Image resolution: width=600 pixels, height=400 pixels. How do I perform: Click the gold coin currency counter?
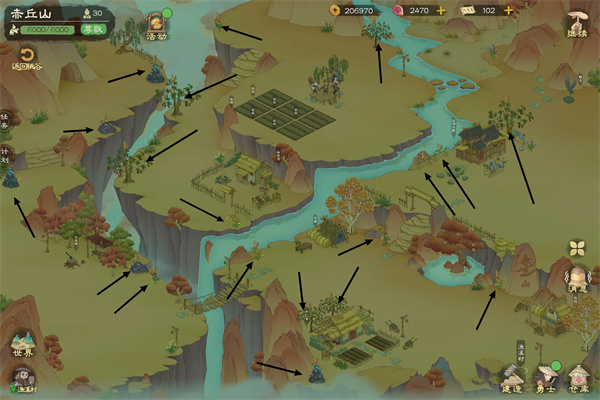pyautogui.click(x=352, y=10)
